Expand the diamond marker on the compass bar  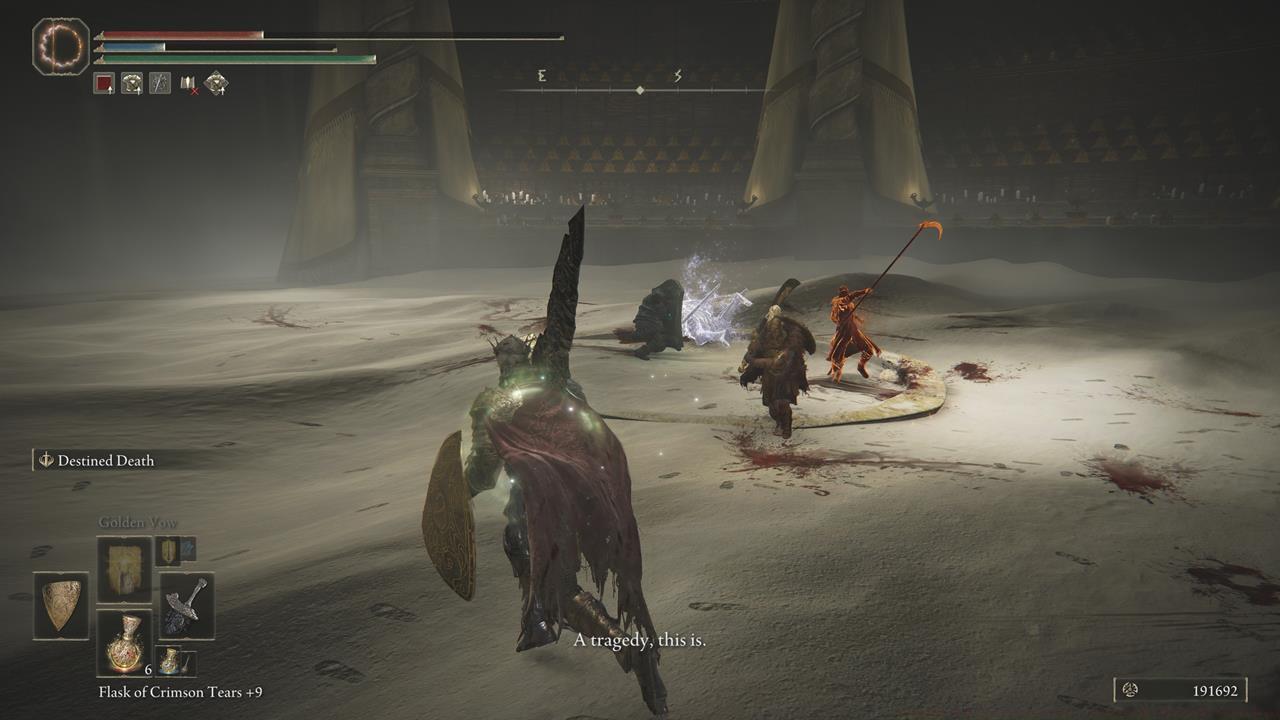tap(638, 88)
